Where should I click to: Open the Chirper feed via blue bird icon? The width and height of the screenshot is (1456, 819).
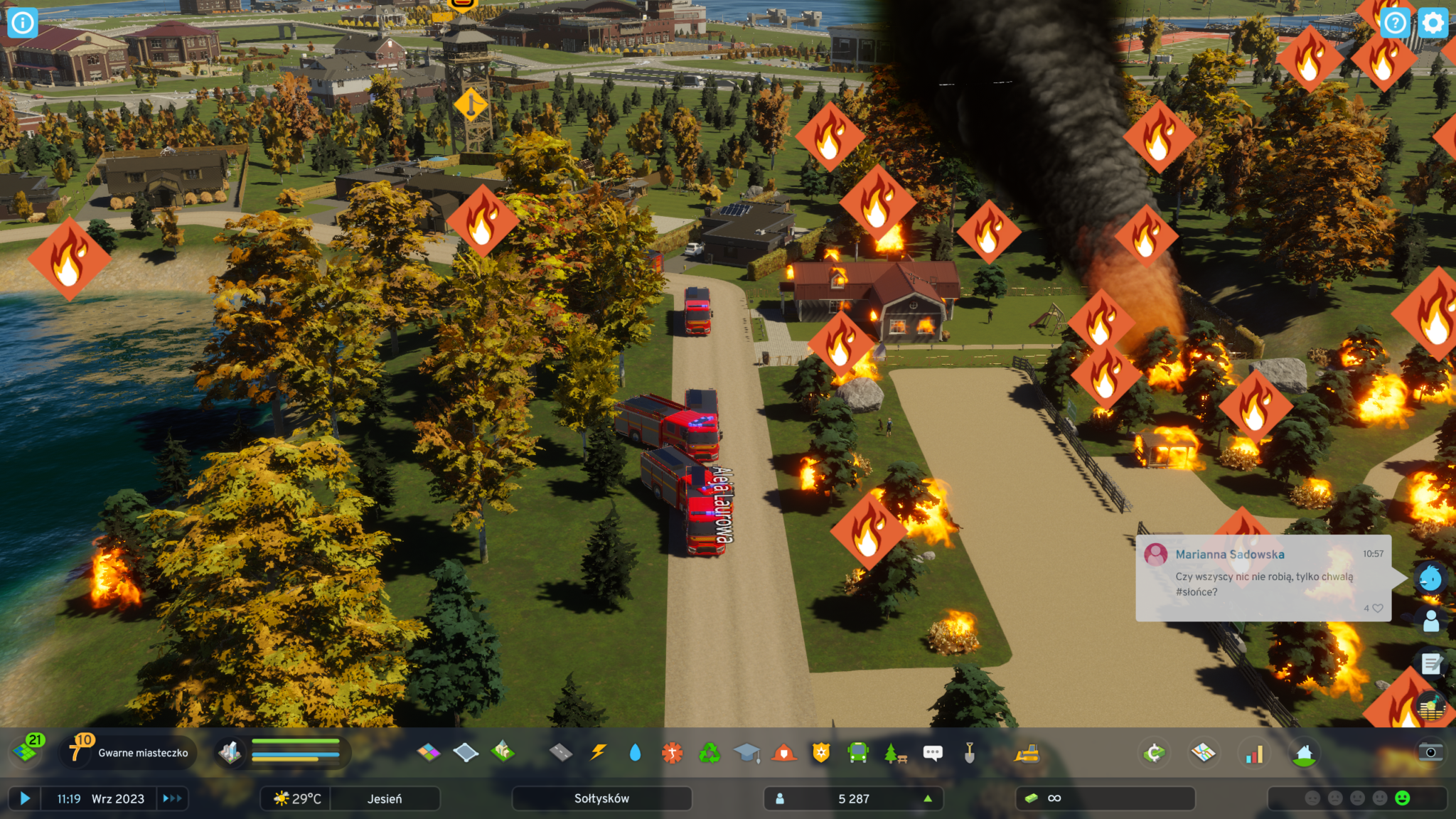pos(1430,579)
